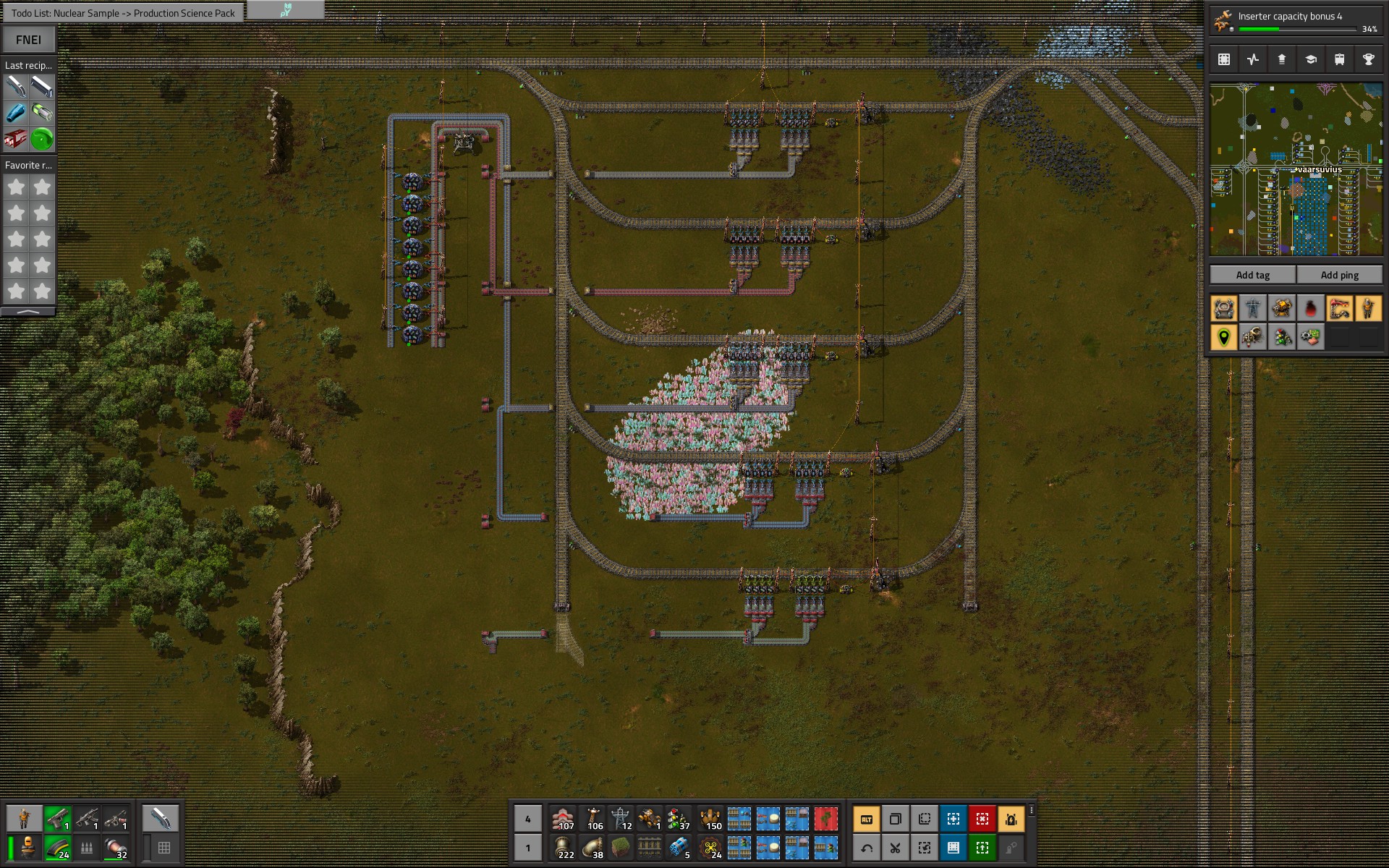Open the shortcut bar overflow menu
1389x868 pixels.
click(1032, 811)
